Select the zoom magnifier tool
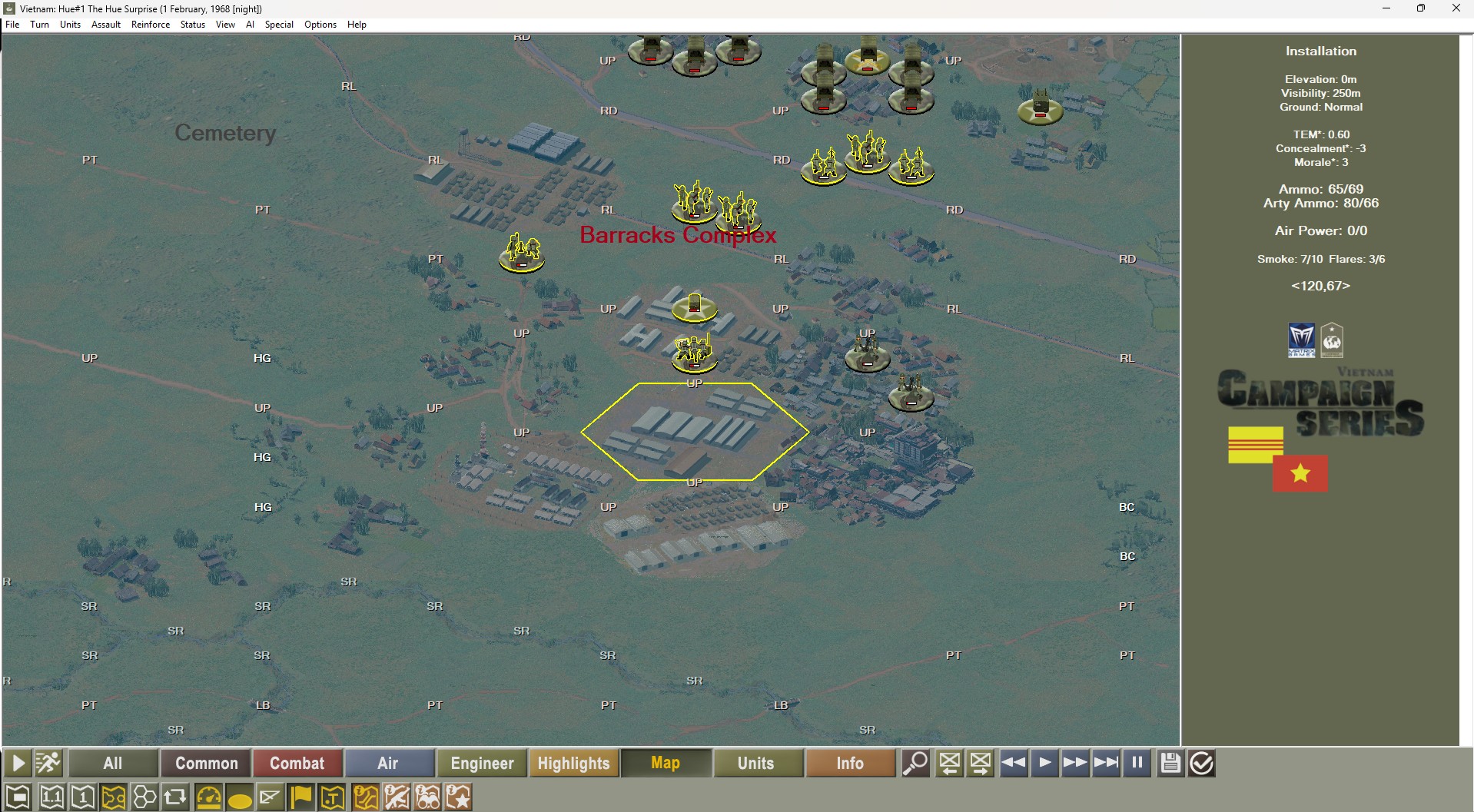Viewport: 1474px width, 812px height. (x=916, y=763)
